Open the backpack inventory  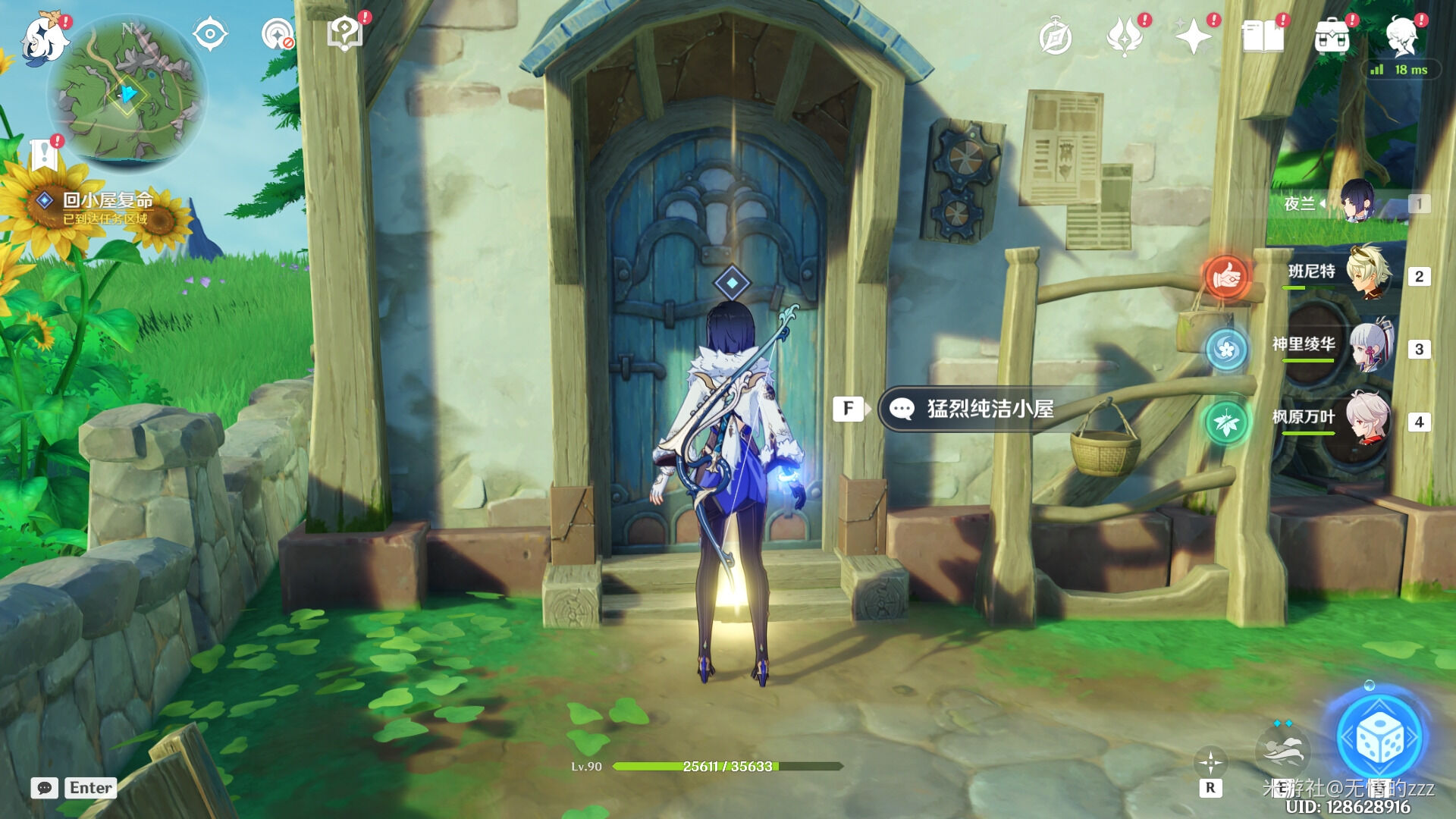tap(1332, 36)
